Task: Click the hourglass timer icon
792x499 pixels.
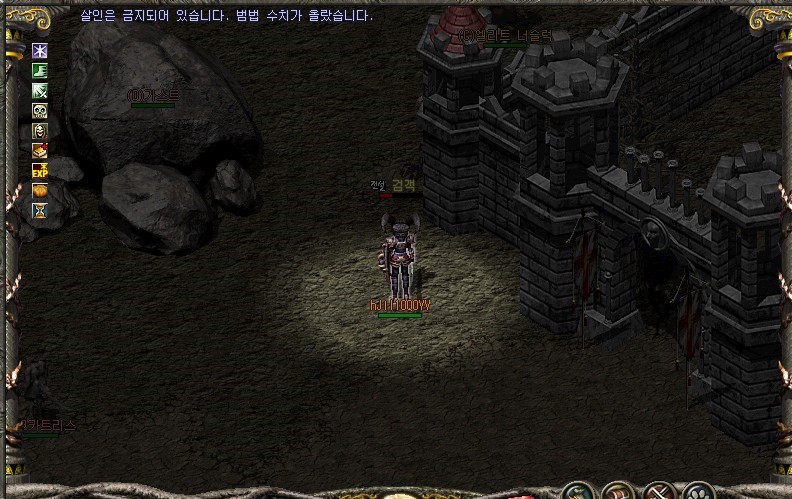Action: pyautogui.click(x=40, y=210)
